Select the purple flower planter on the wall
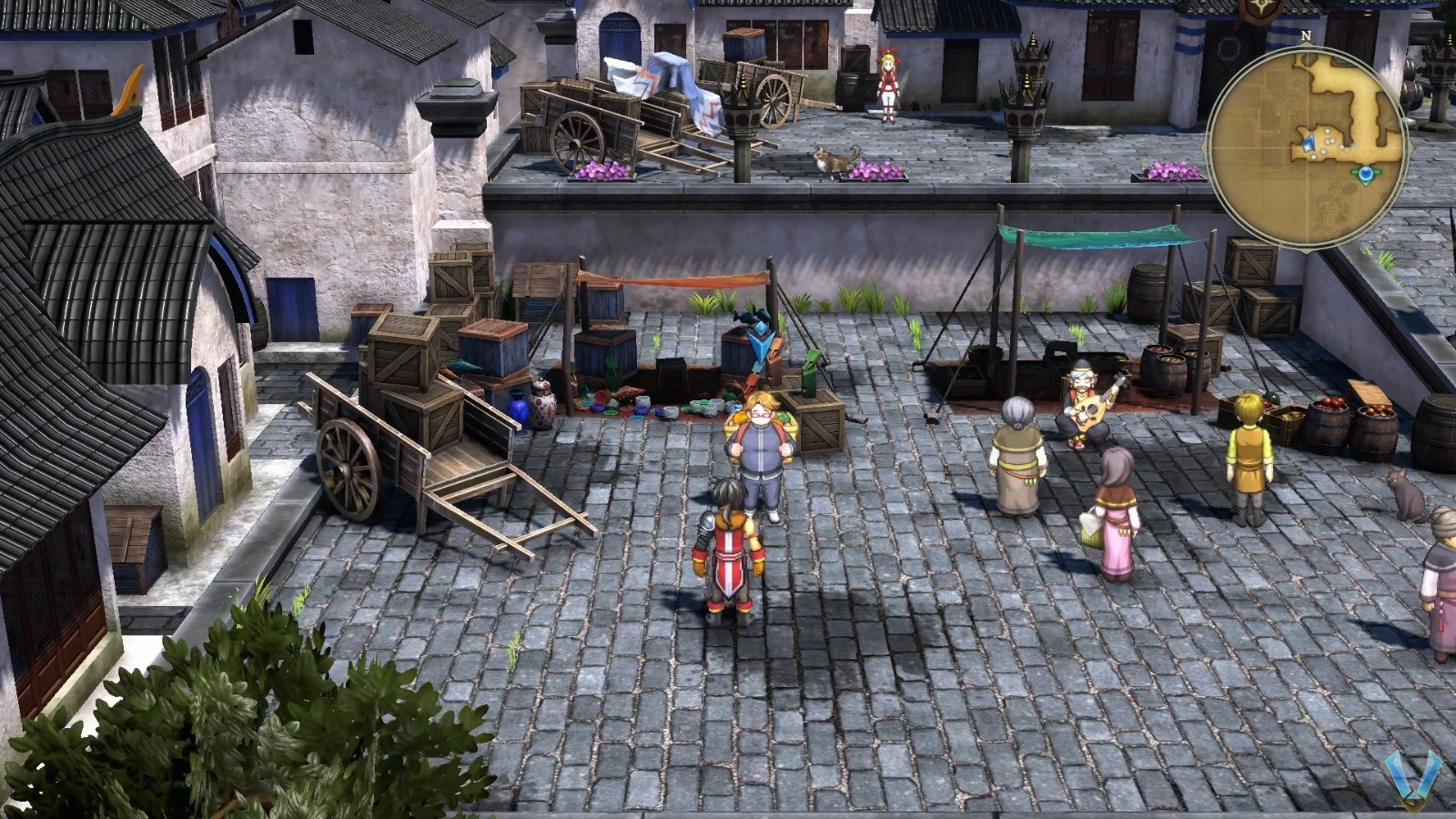The width and height of the screenshot is (1456, 819). (874, 168)
